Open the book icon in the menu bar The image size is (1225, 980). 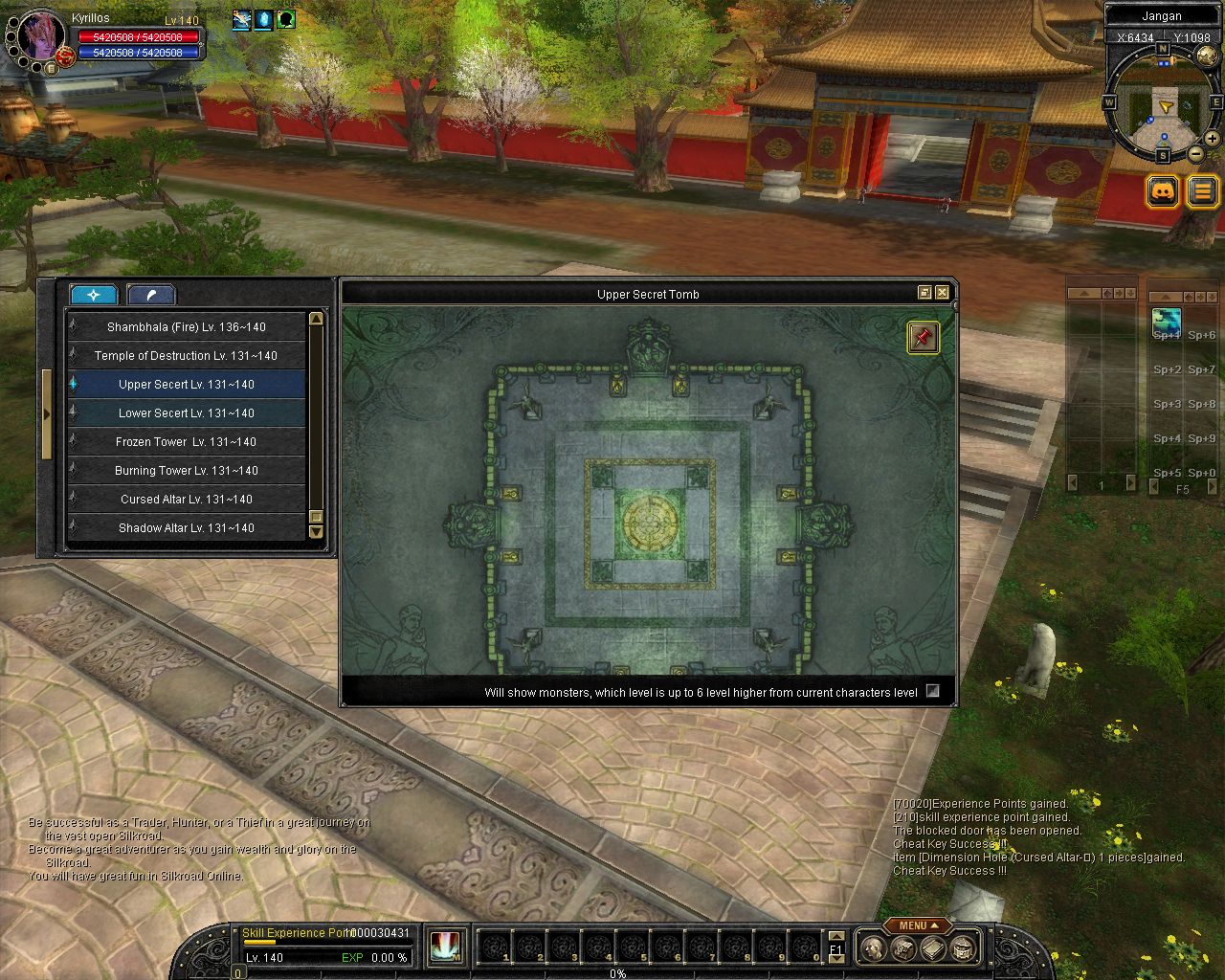point(933,948)
